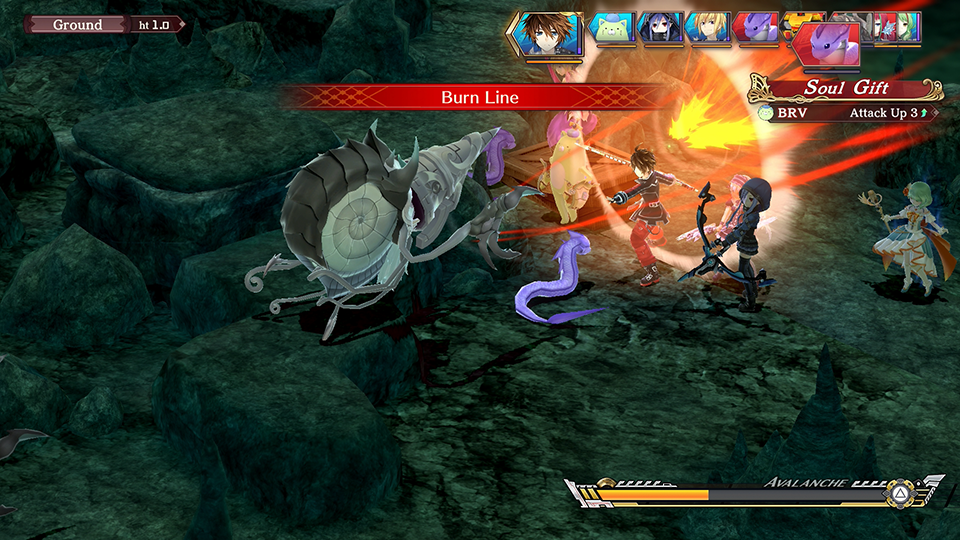Screen dimensions: 960x540
Task: Choose the dark-hooded girl turn portrait
Action: point(660,28)
